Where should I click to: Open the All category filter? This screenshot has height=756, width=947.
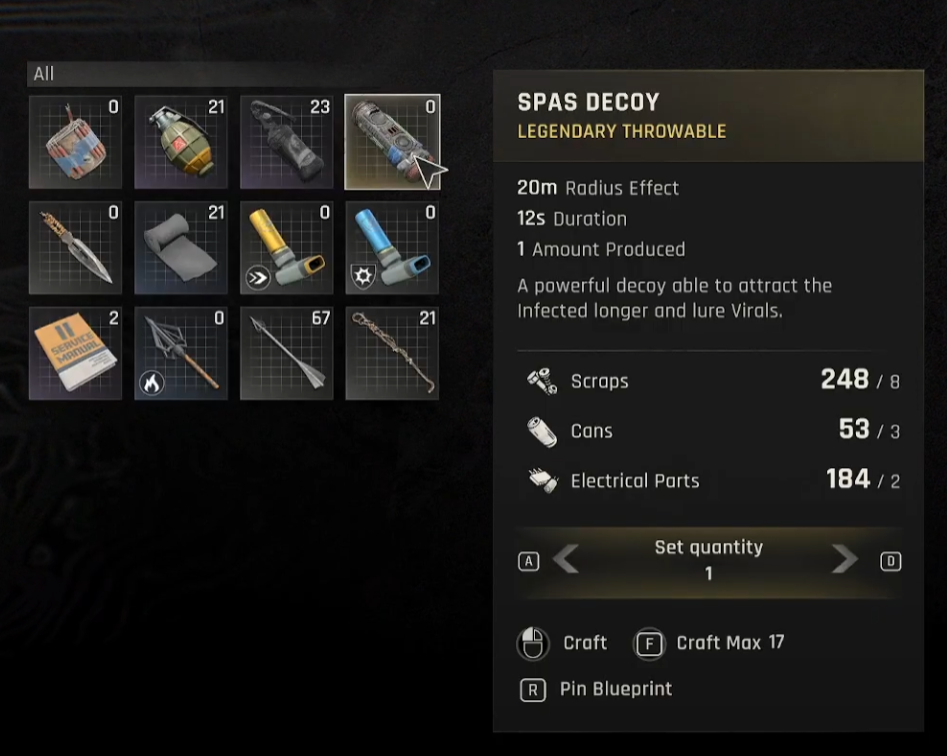[44, 74]
